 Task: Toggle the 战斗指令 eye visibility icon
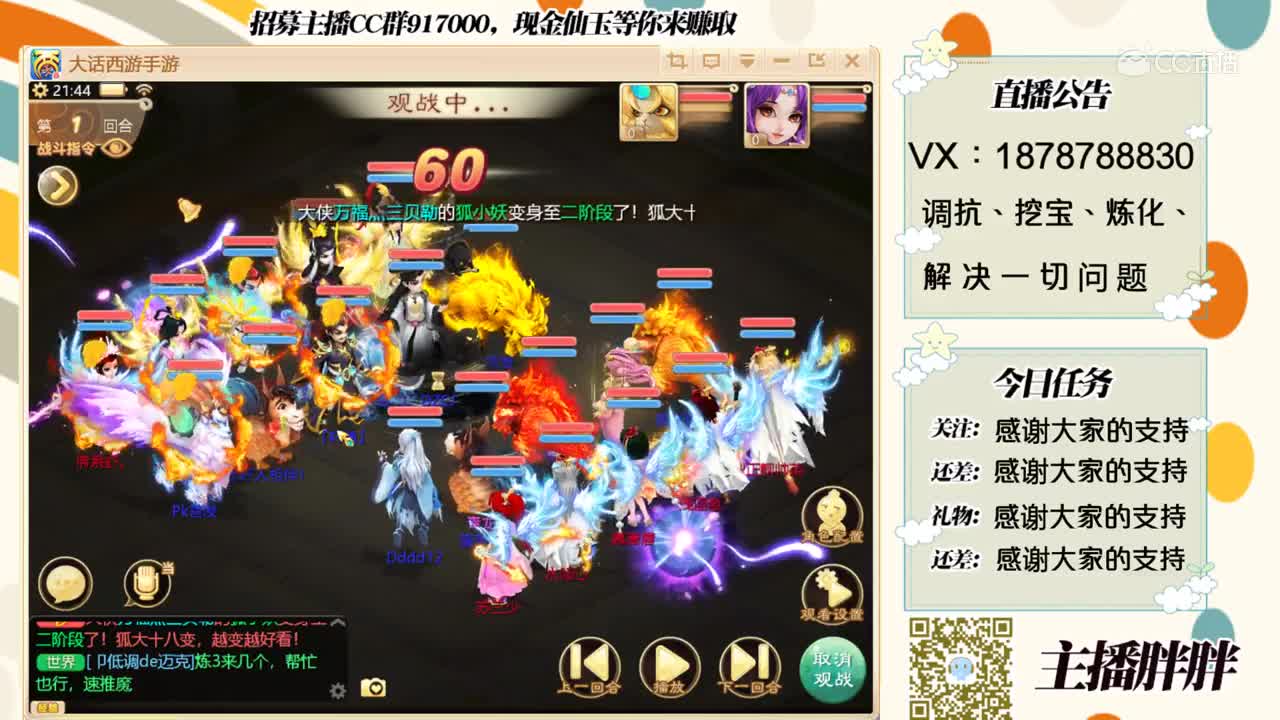[x=116, y=148]
